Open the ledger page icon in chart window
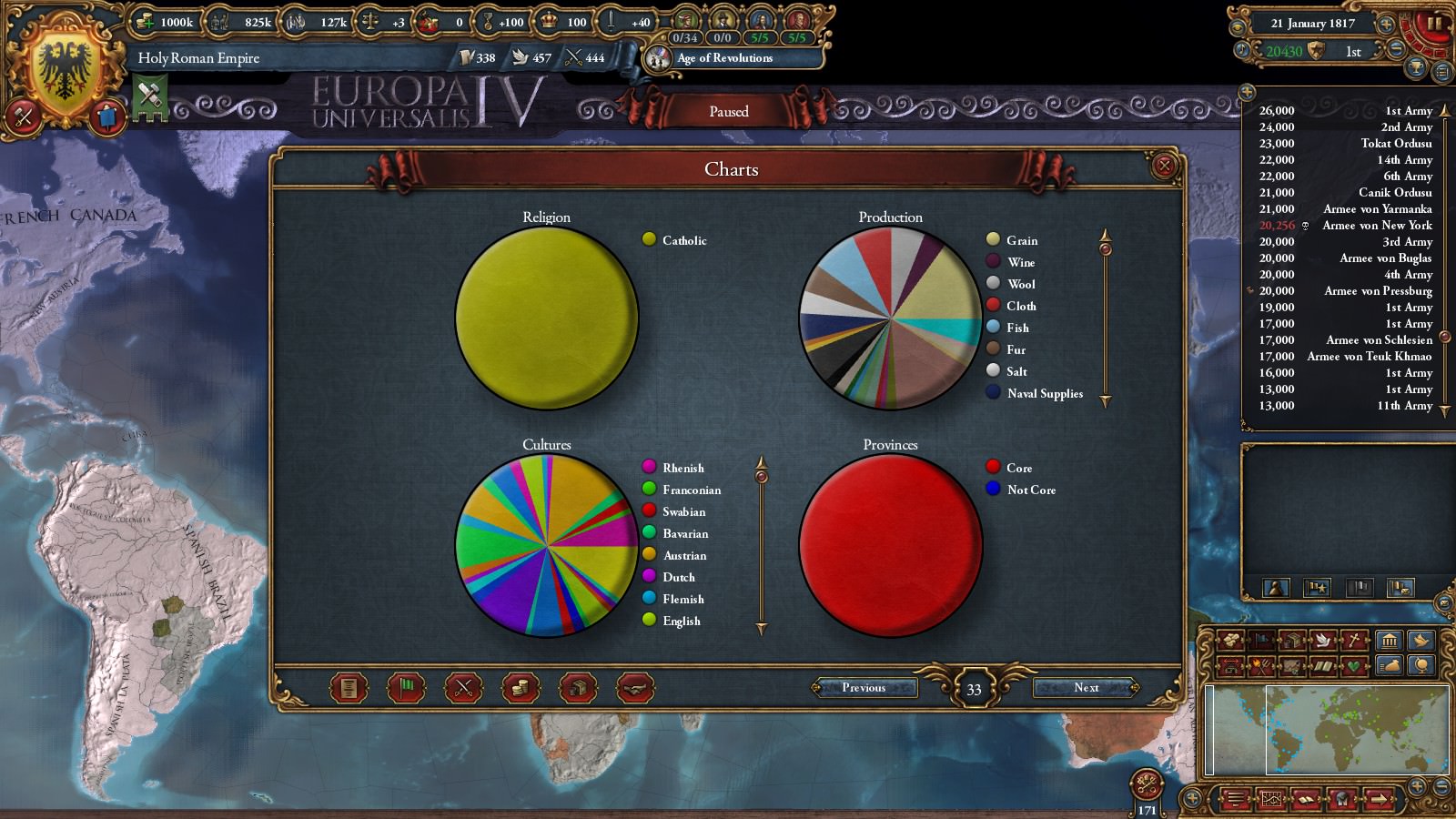The width and height of the screenshot is (1456, 819). click(350, 688)
